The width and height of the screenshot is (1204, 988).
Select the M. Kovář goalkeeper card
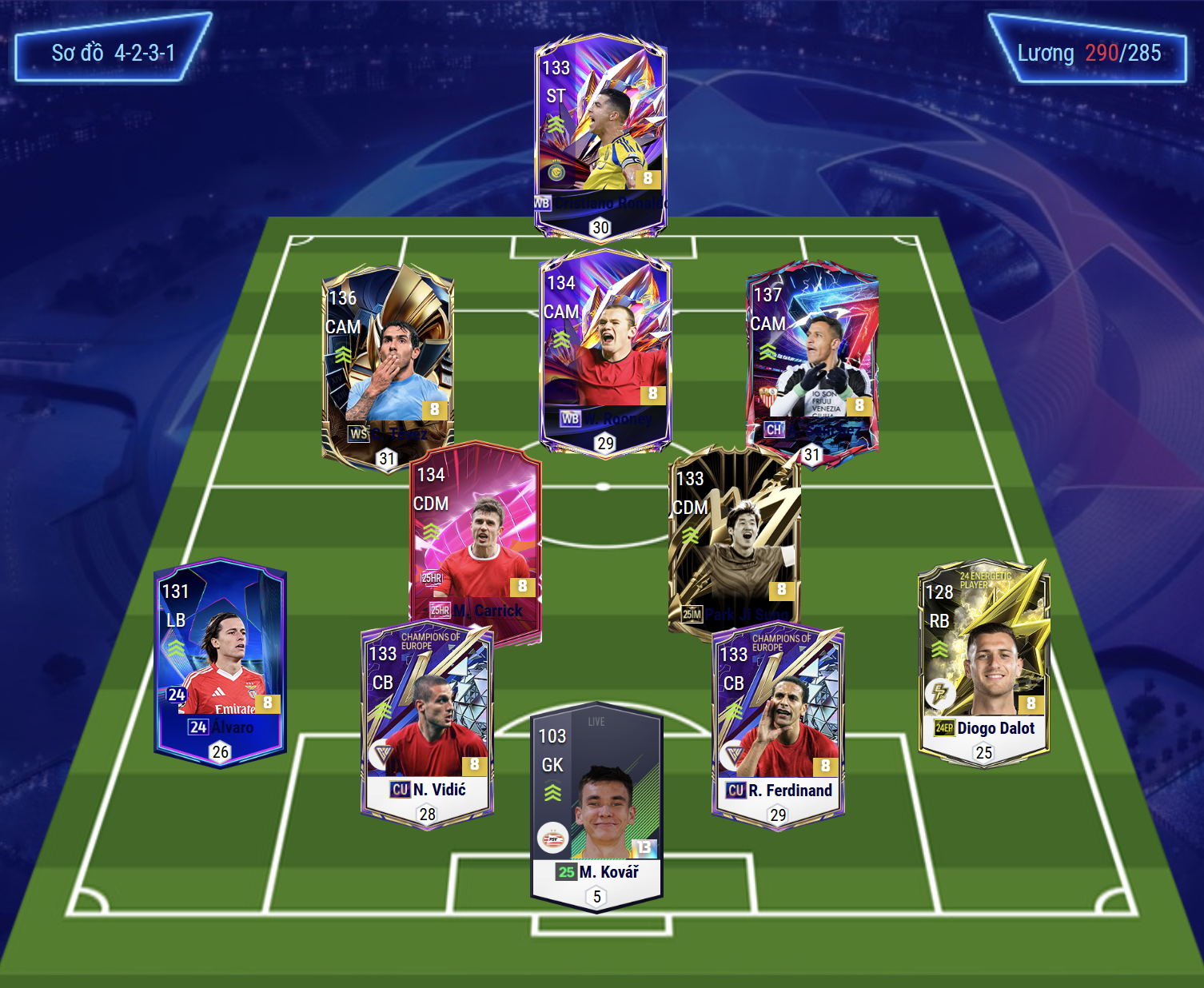[x=596, y=807]
